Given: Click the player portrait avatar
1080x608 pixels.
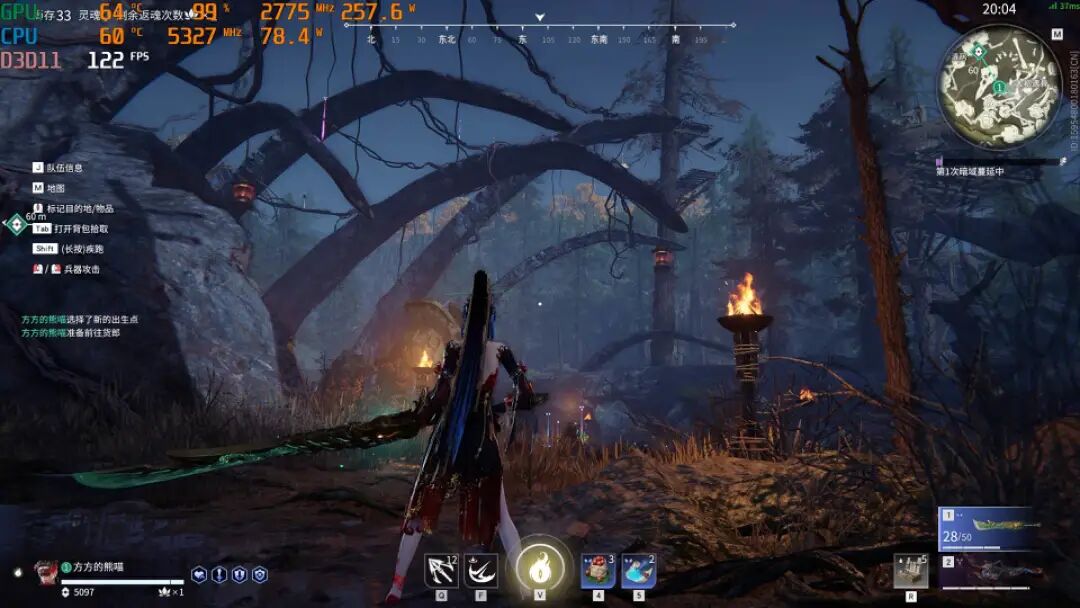Looking at the screenshot, I should tap(46, 571).
